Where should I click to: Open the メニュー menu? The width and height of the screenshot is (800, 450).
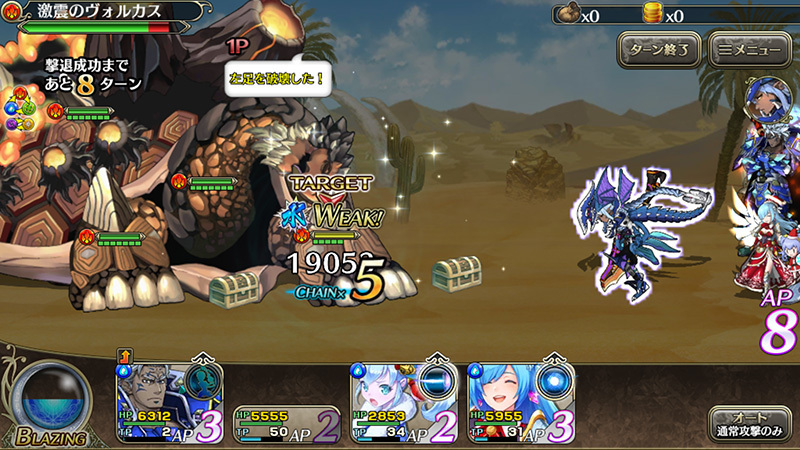click(x=747, y=48)
